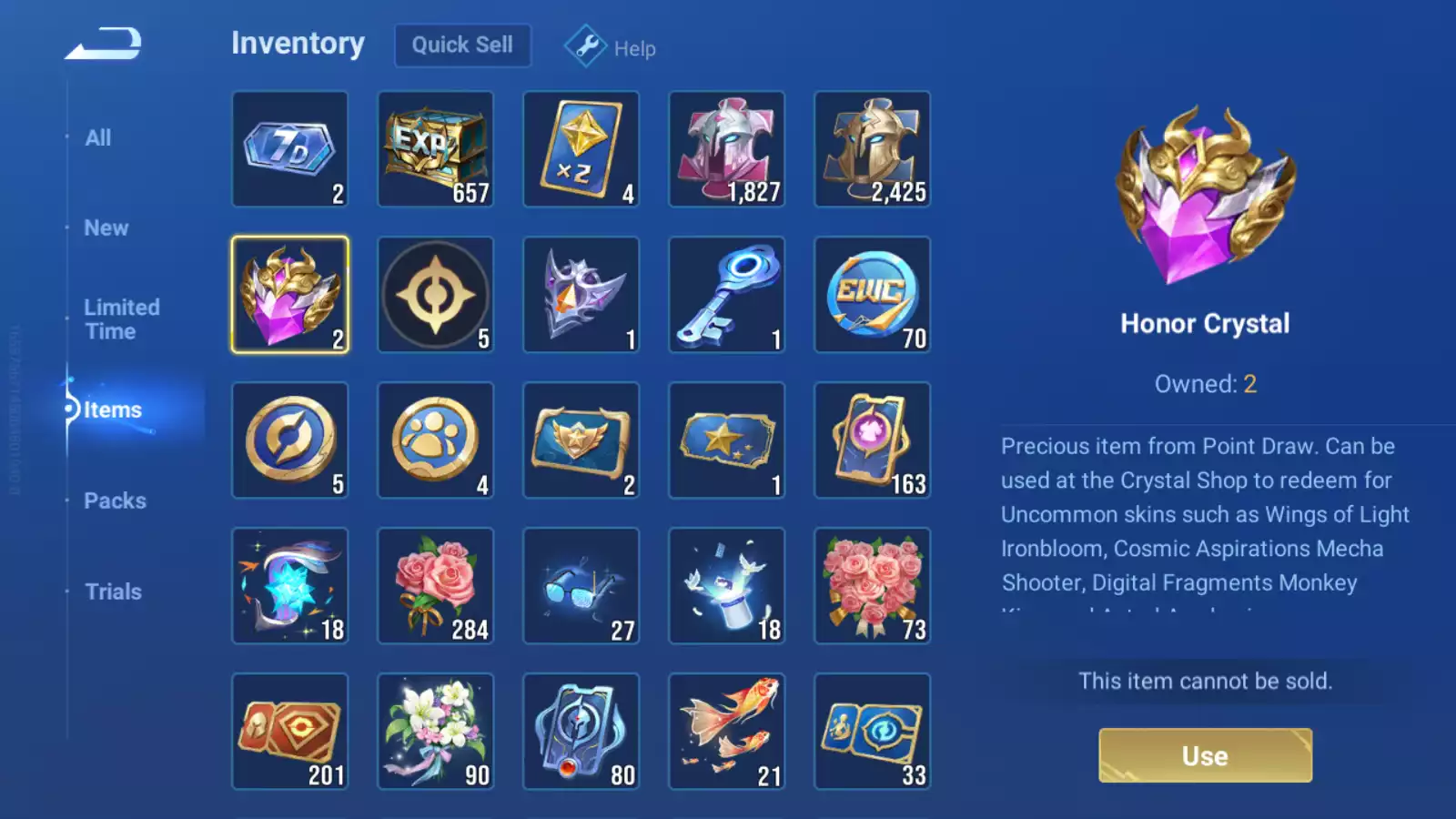Select the golden helmet fragment with 2,425

click(x=873, y=149)
